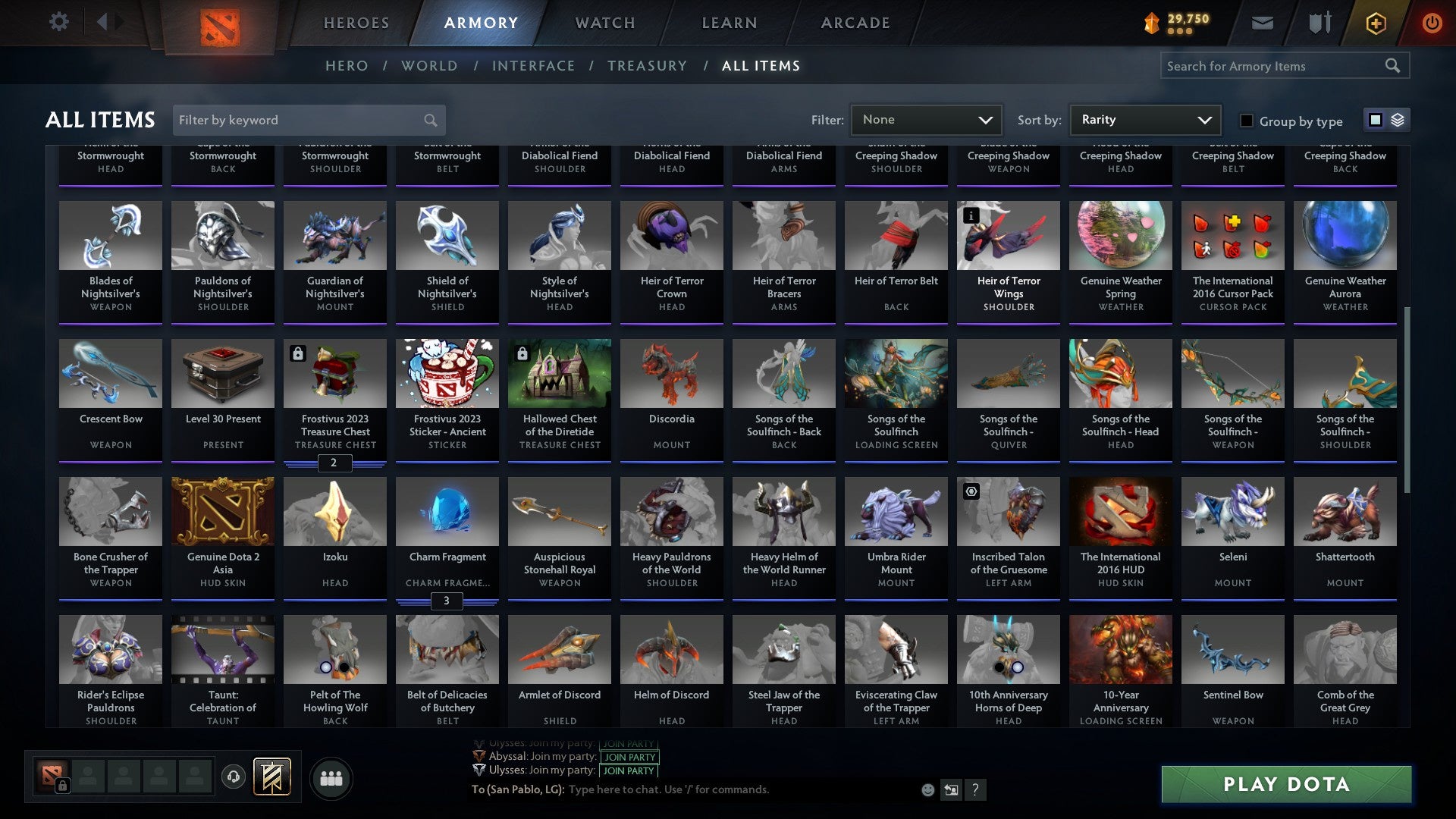The image size is (1456, 819).
Task: Switch to the WATCH tab
Action: [x=604, y=23]
